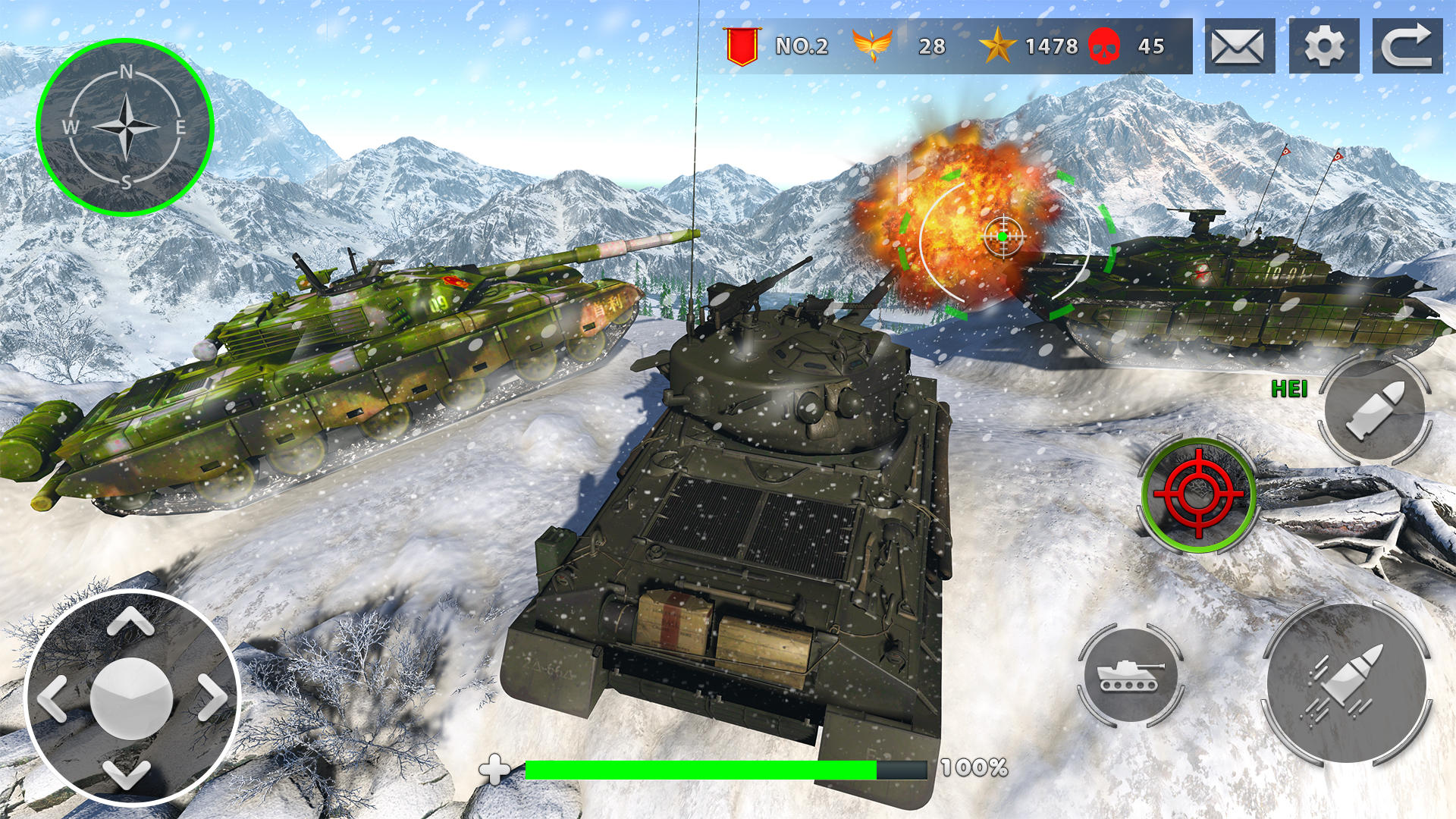The image size is (1456, 819).
Task: Open the settings gear
Action: [1324, 47]
